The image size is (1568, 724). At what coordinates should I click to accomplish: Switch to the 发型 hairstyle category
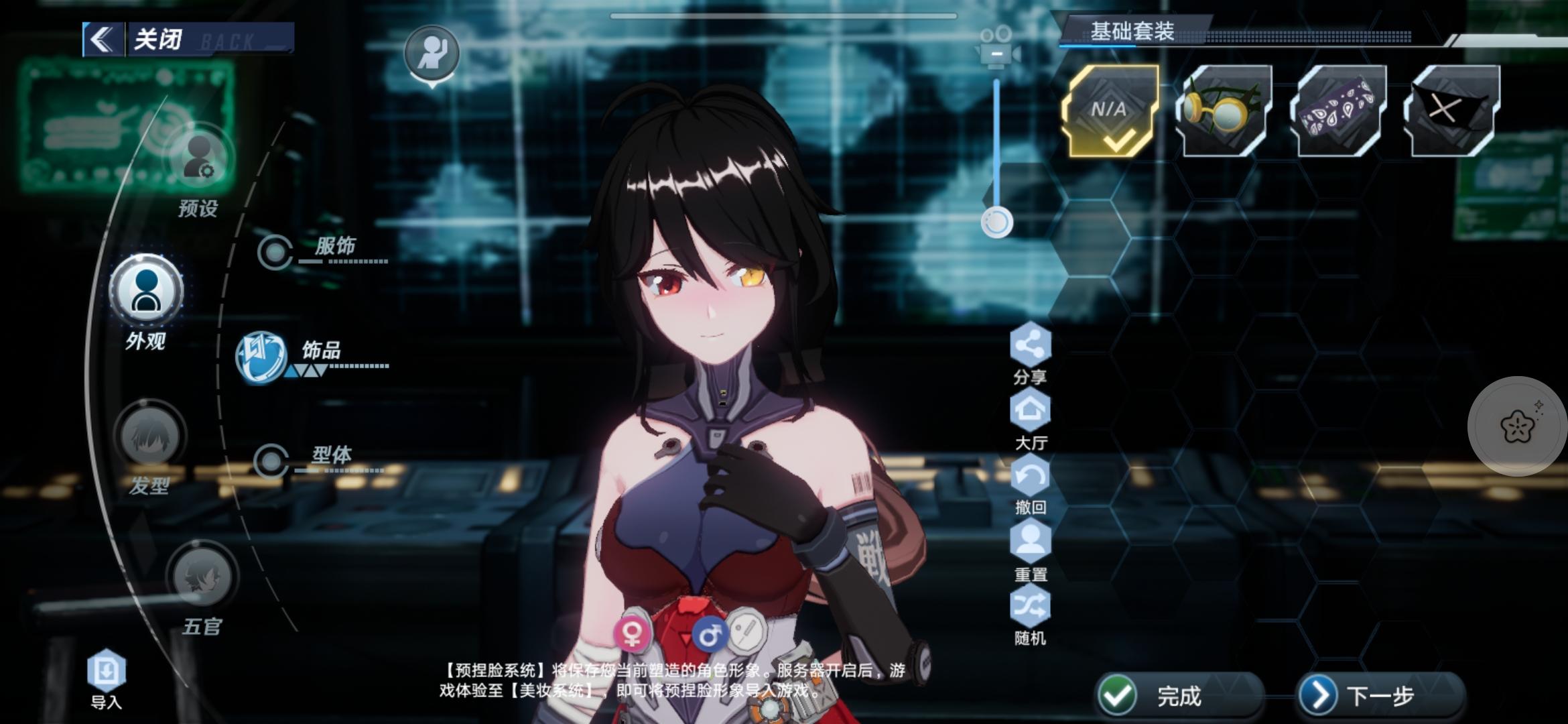[x=149, y=437]
